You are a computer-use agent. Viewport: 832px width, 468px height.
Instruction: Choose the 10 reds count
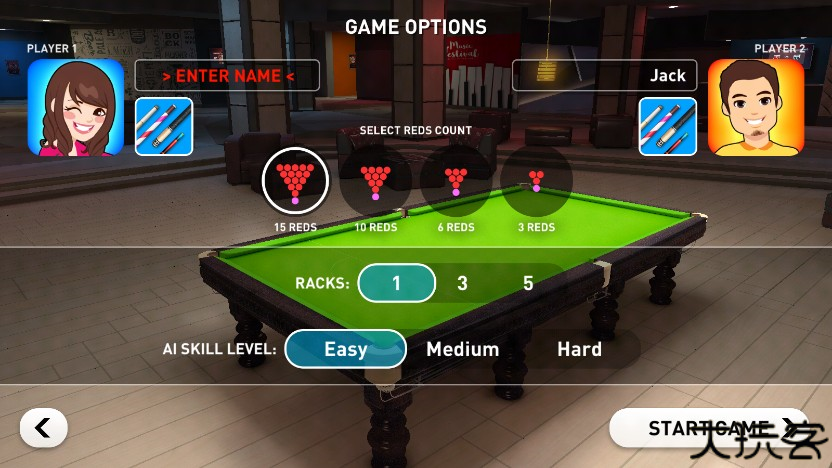[x=376, y=182]
